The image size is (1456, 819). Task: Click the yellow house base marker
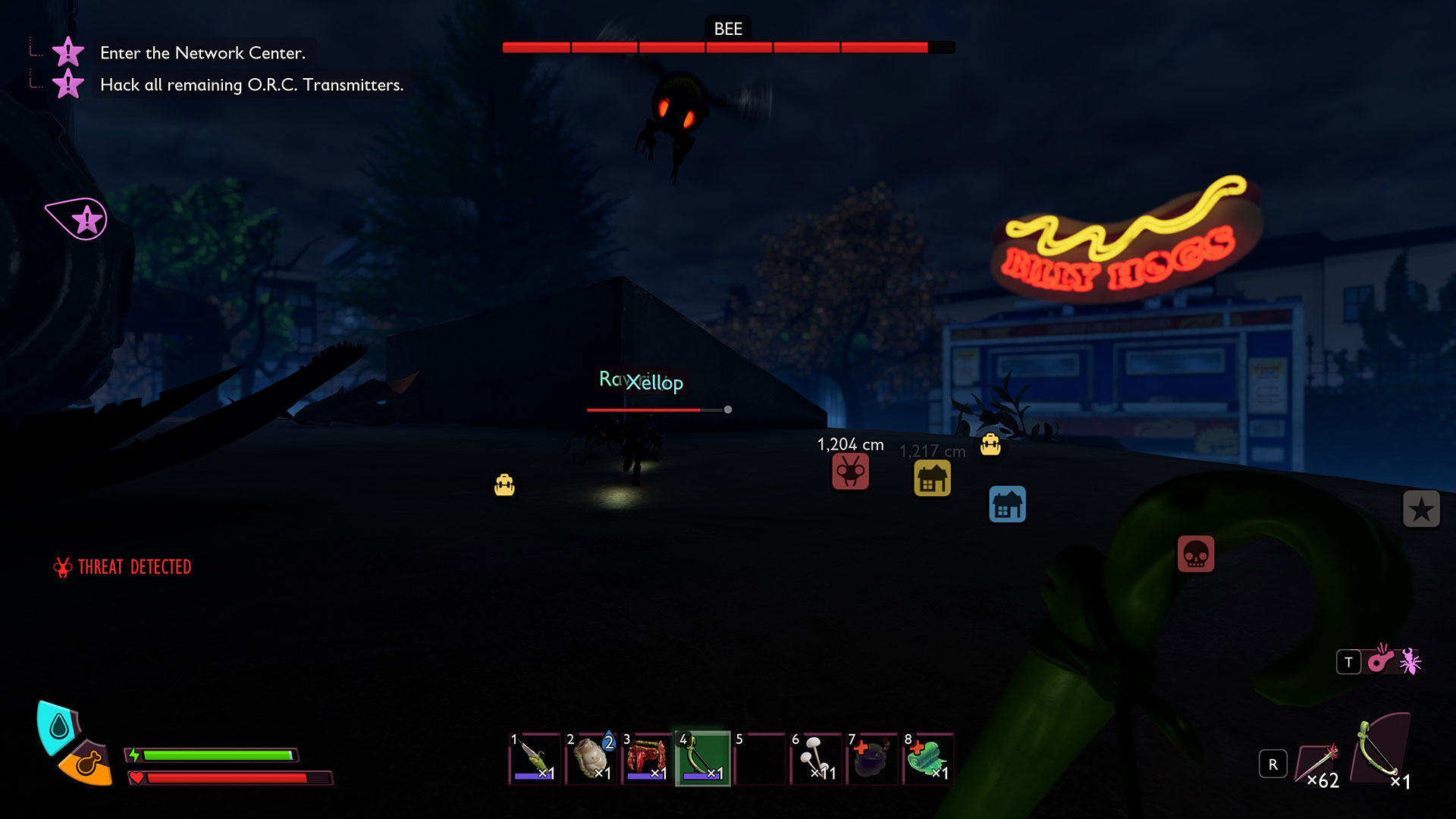point(932,479)
